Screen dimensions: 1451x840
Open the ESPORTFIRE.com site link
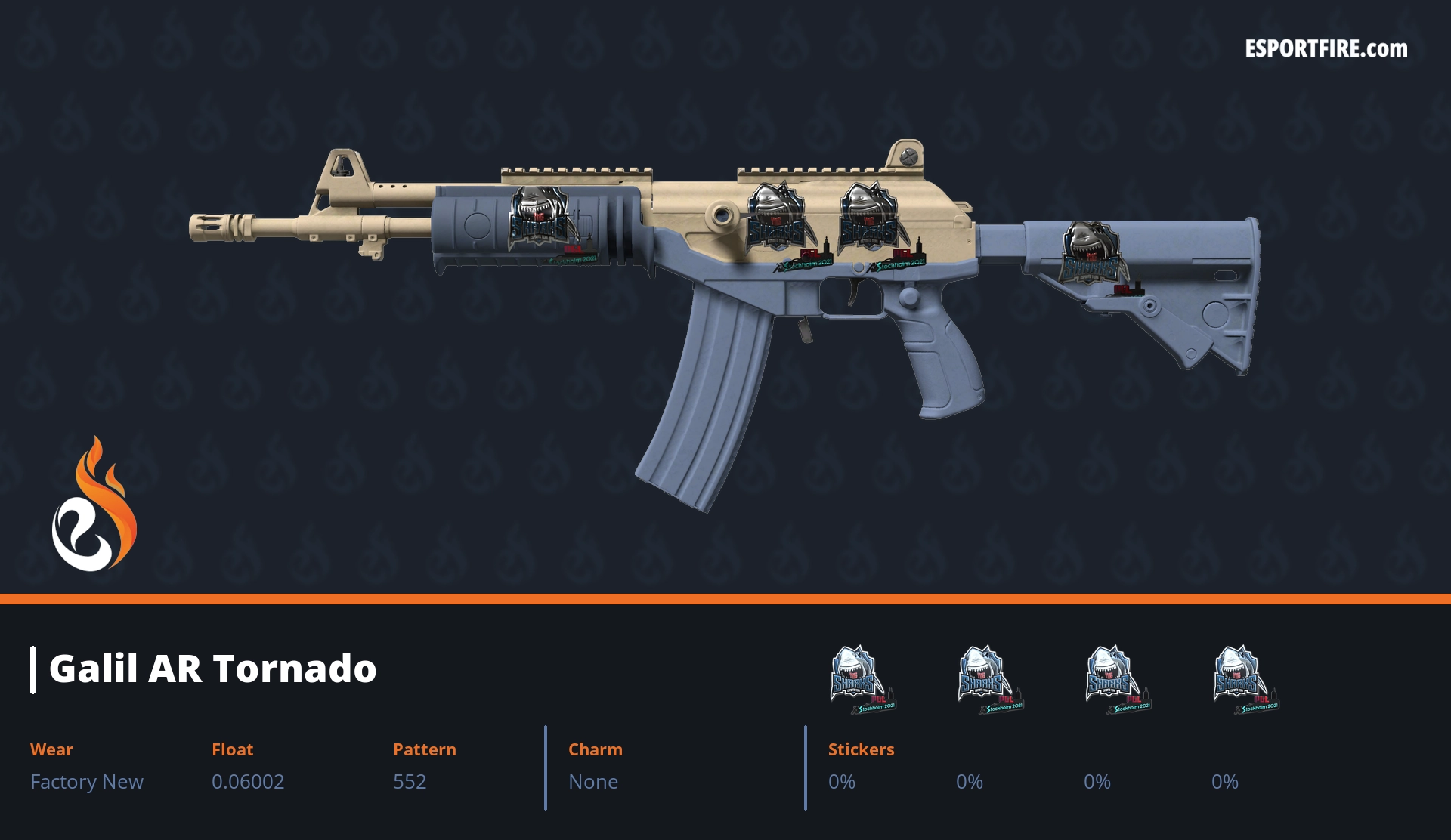tap(1326, 49)
